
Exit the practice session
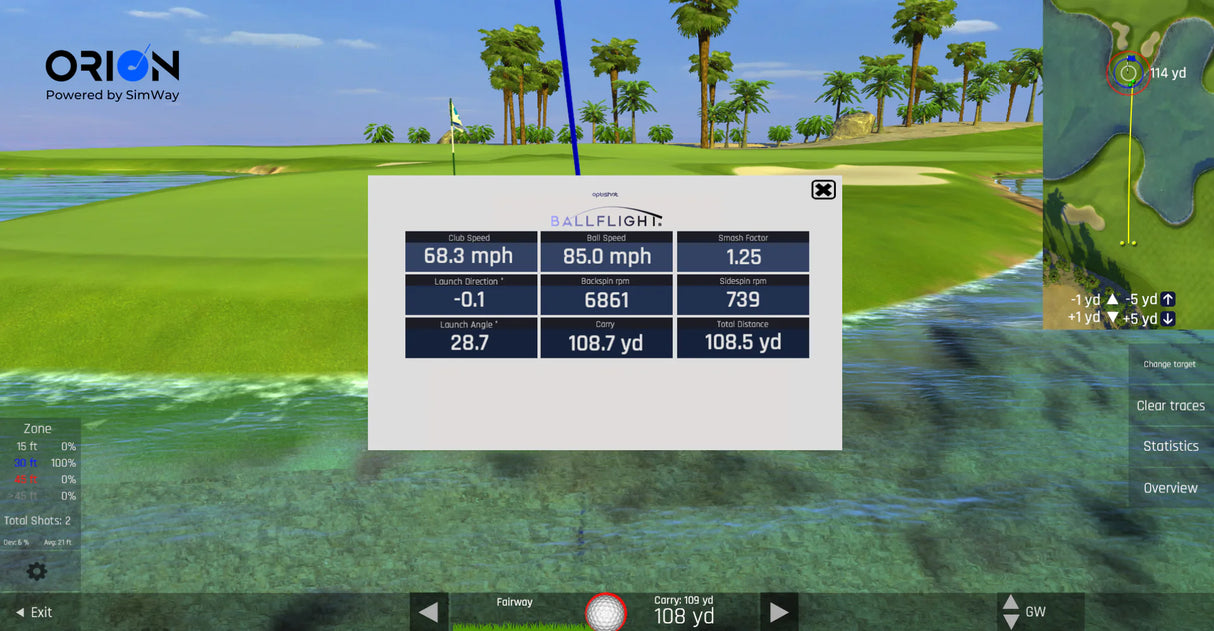(x=33, y=612)
